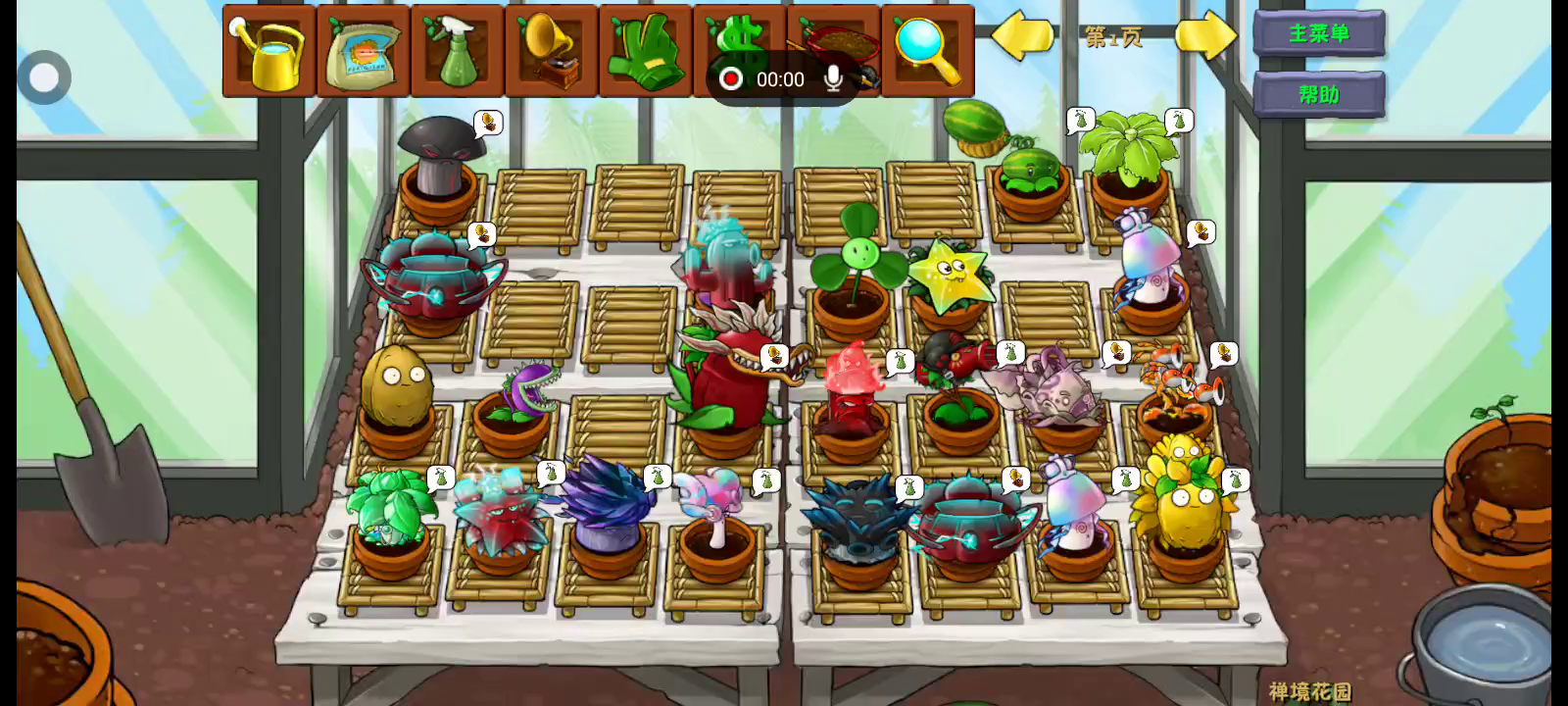Toggle the recorder microphone icon
The image size is (1568, 706).
(x=833, y=79)
